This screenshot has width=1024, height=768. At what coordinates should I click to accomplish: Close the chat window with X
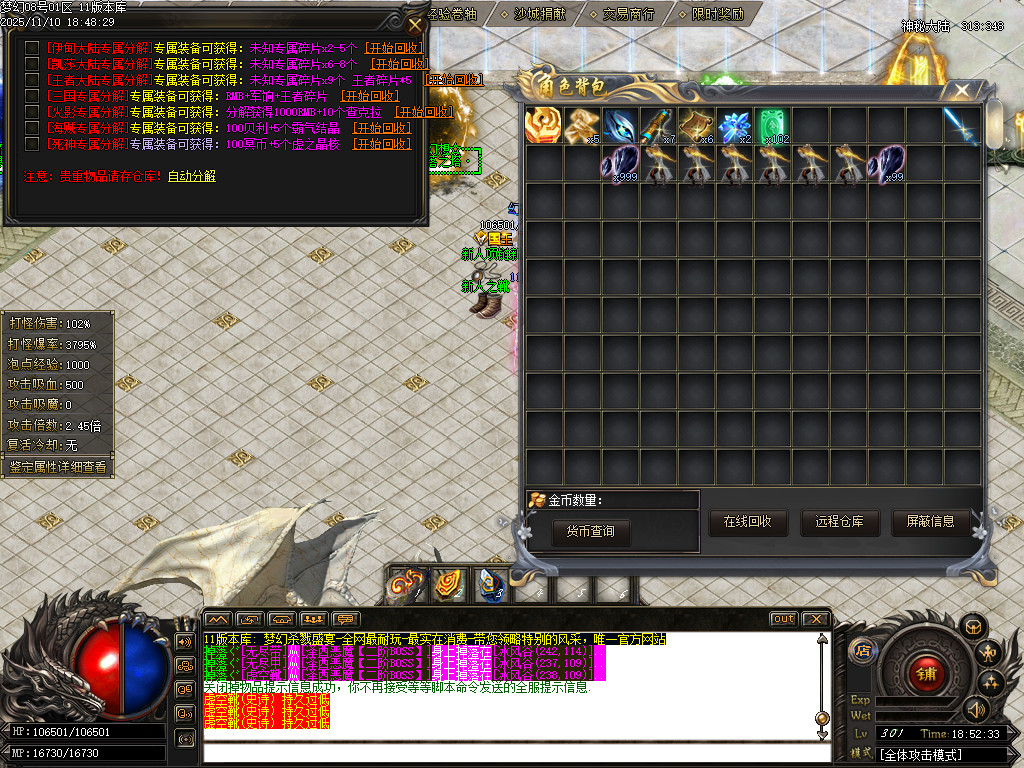(815, 619)
